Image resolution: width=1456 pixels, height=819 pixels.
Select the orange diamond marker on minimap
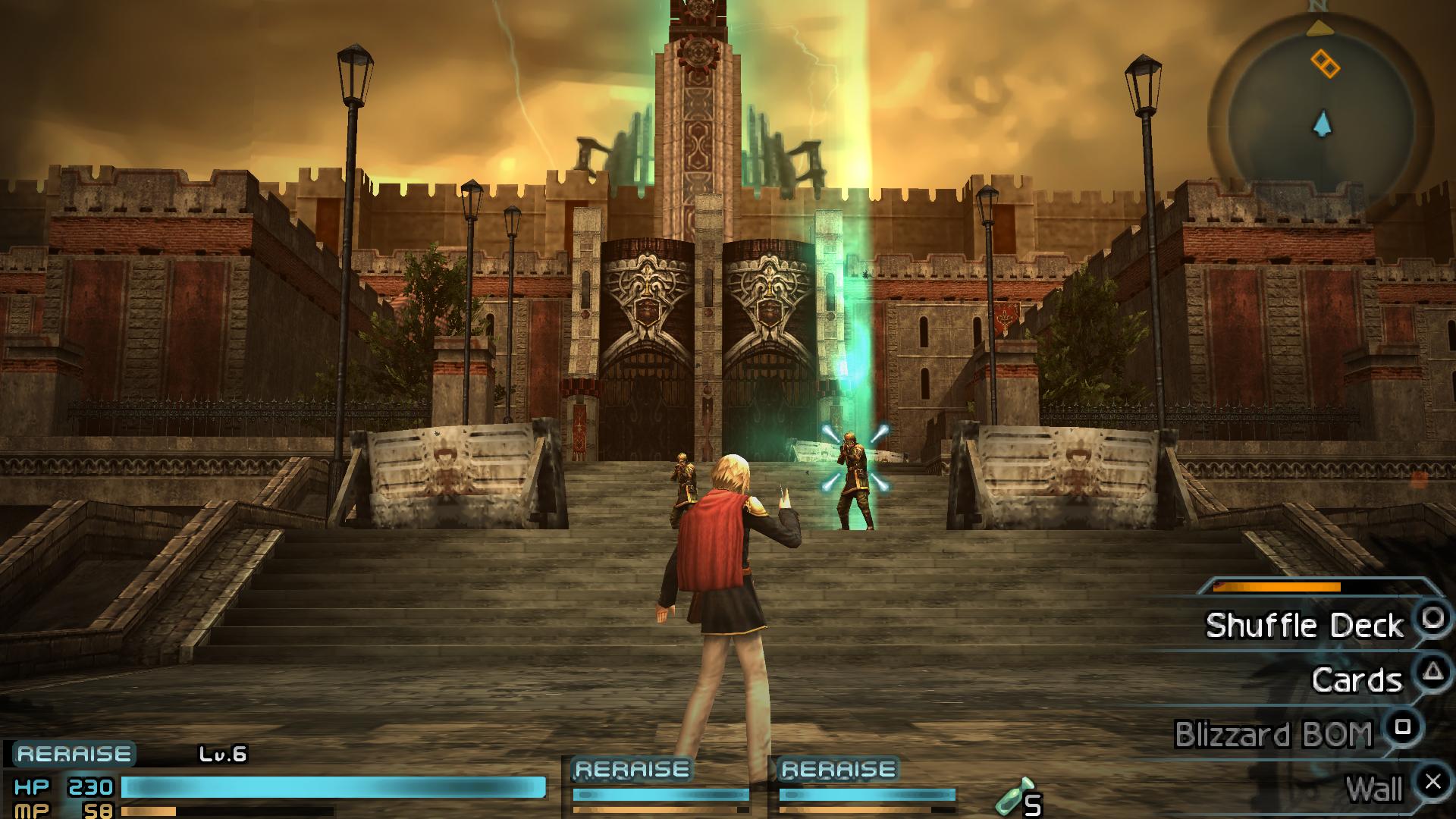(1325, 64)
